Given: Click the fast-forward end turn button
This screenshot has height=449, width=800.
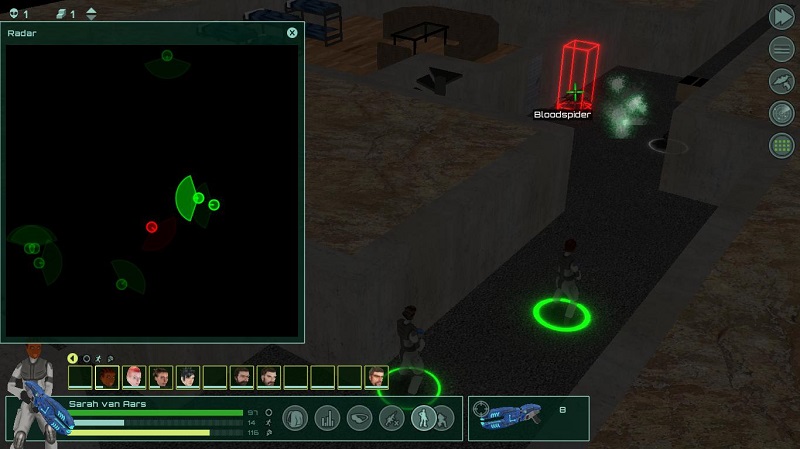Looking at the screenshot, I should (x=781, y=17).
